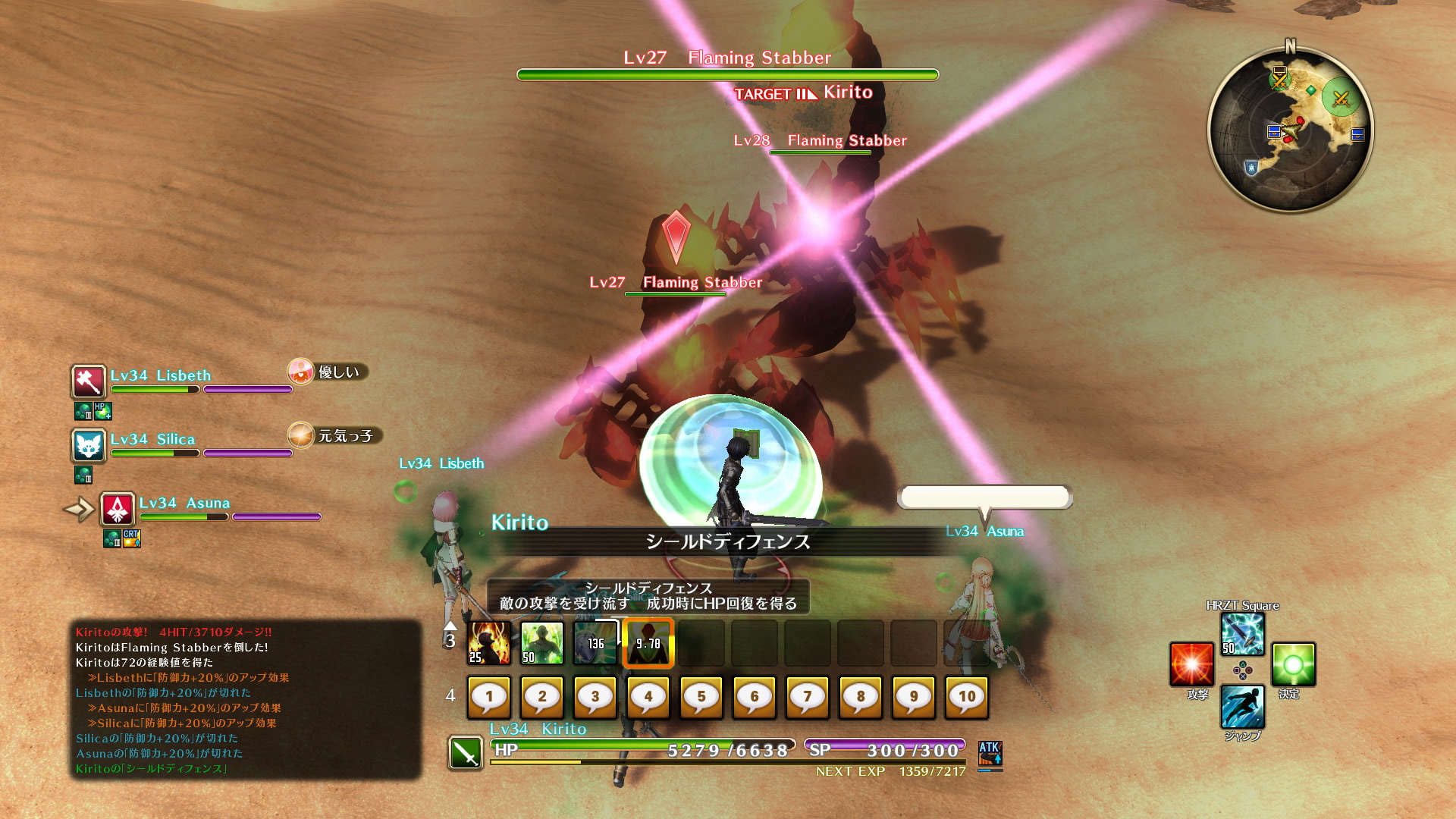Activate the ジャンプ jump action

[x=1242, y=707]
